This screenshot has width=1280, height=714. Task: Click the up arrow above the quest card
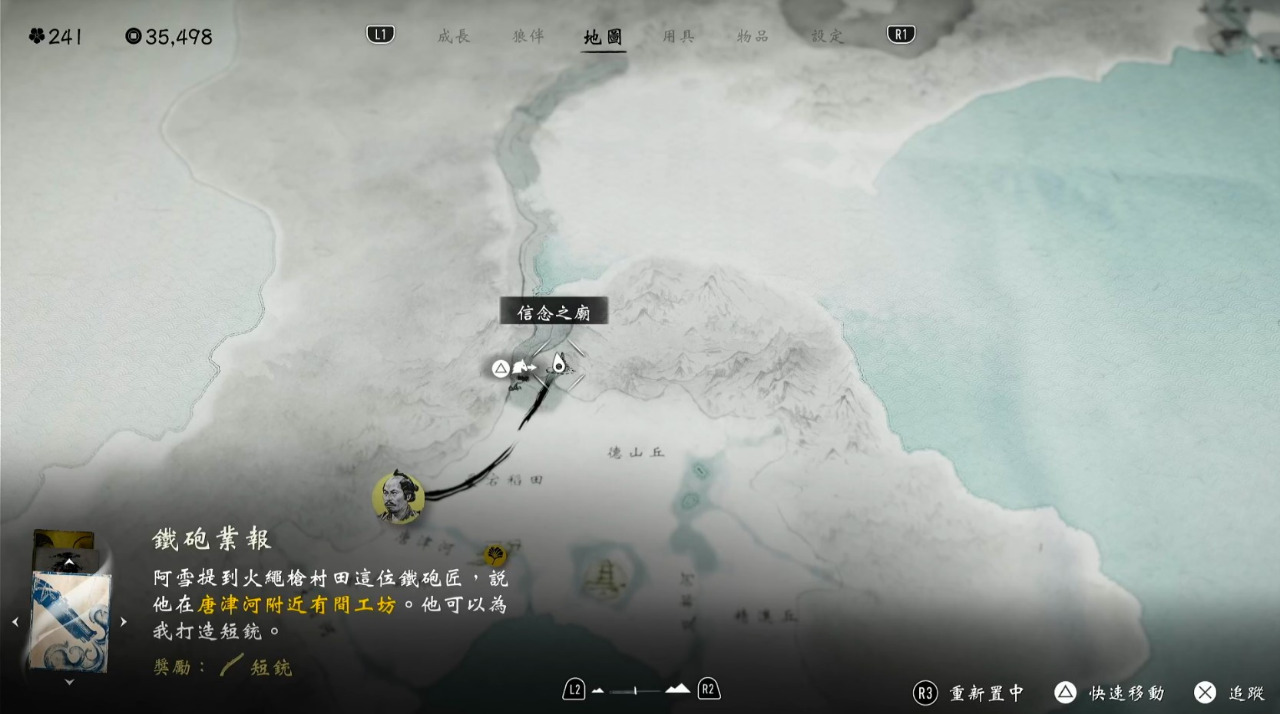point(69,563)
